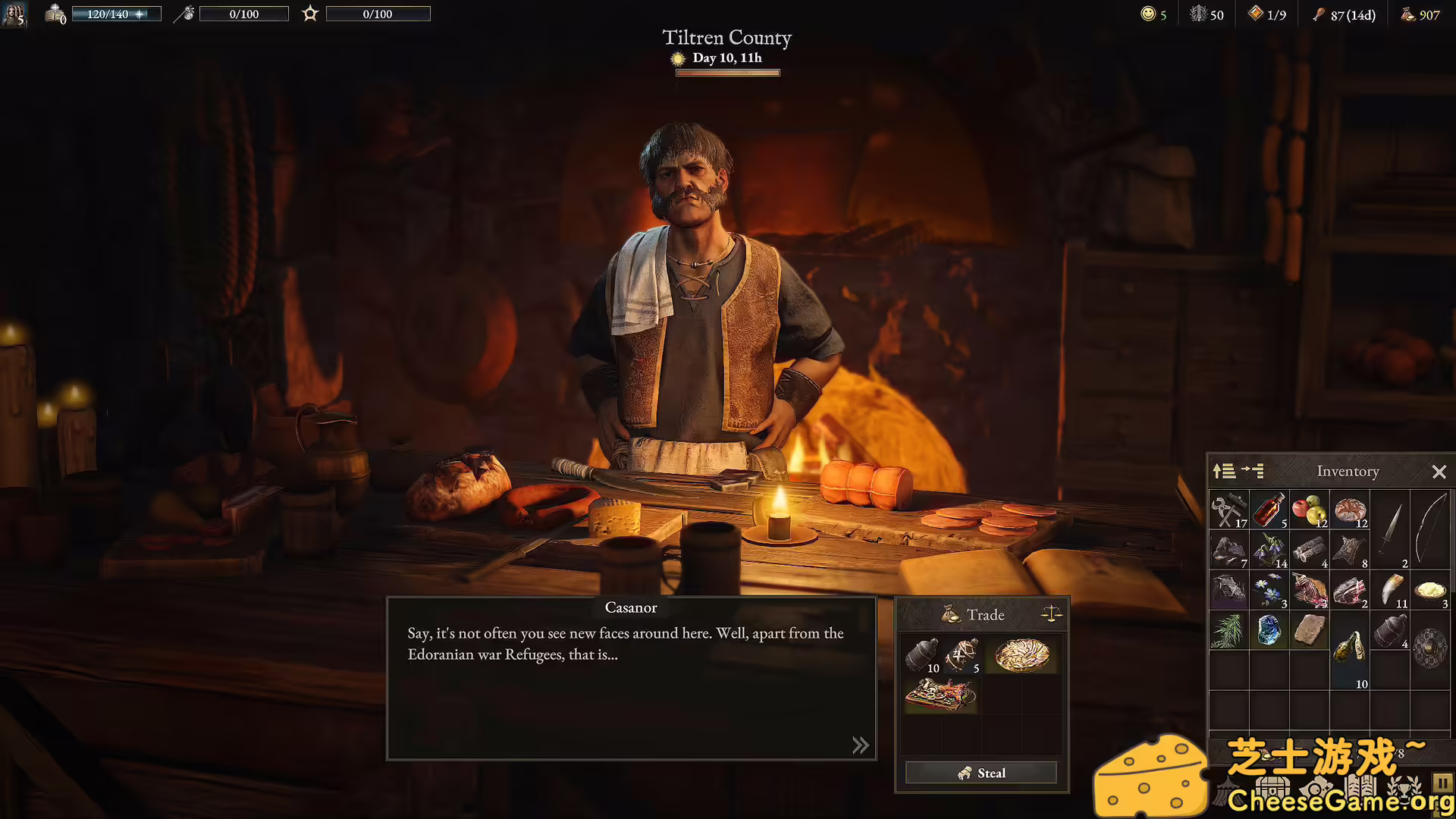1456x819 pixels.
Task: Choose the rope-tied bottle stack of 5
Action: pos(962,655)
